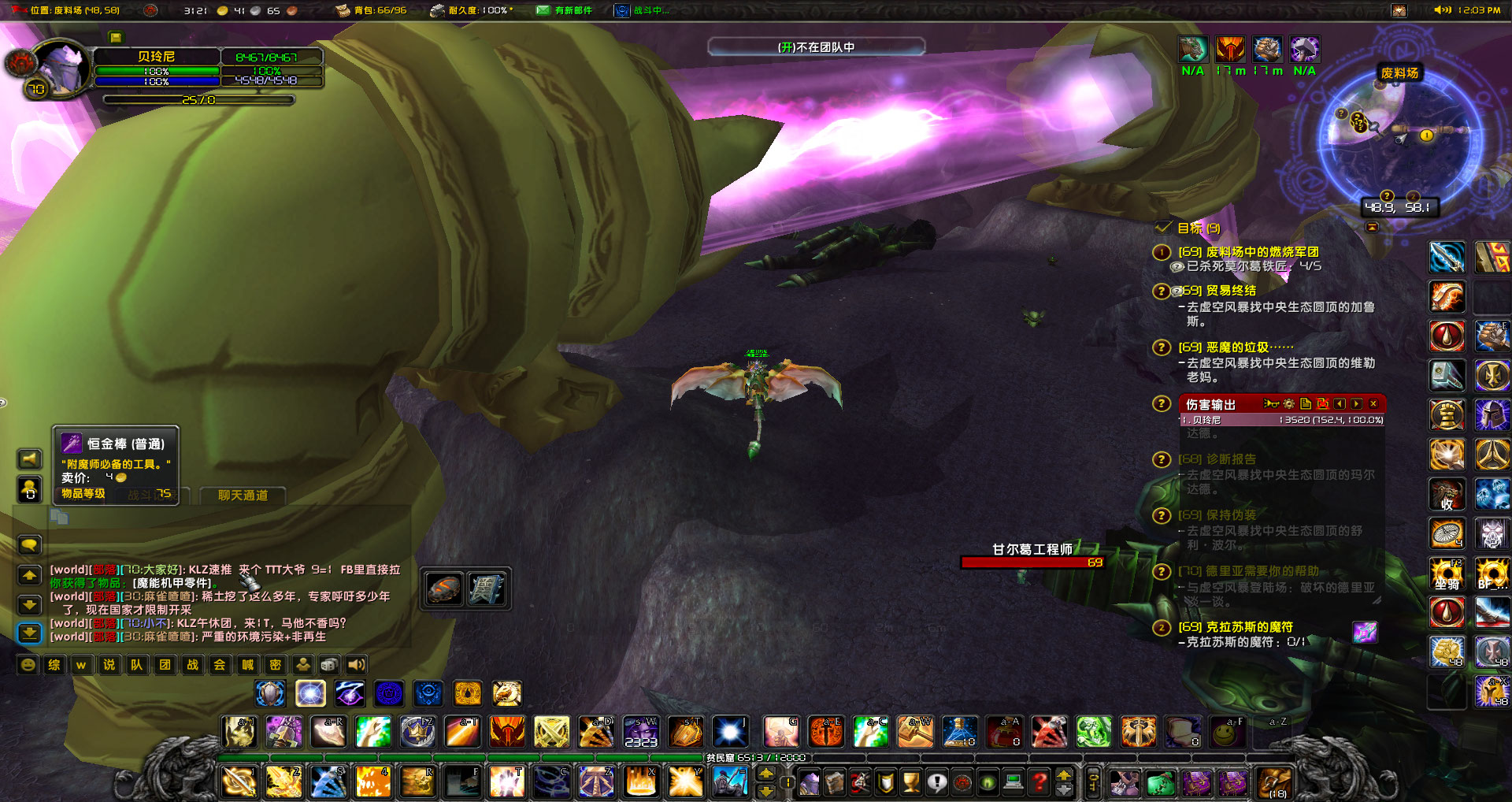Switch to the 聊天通道 chat tab
This screenshot has width=1512, height=802.
tap(243, 496)
